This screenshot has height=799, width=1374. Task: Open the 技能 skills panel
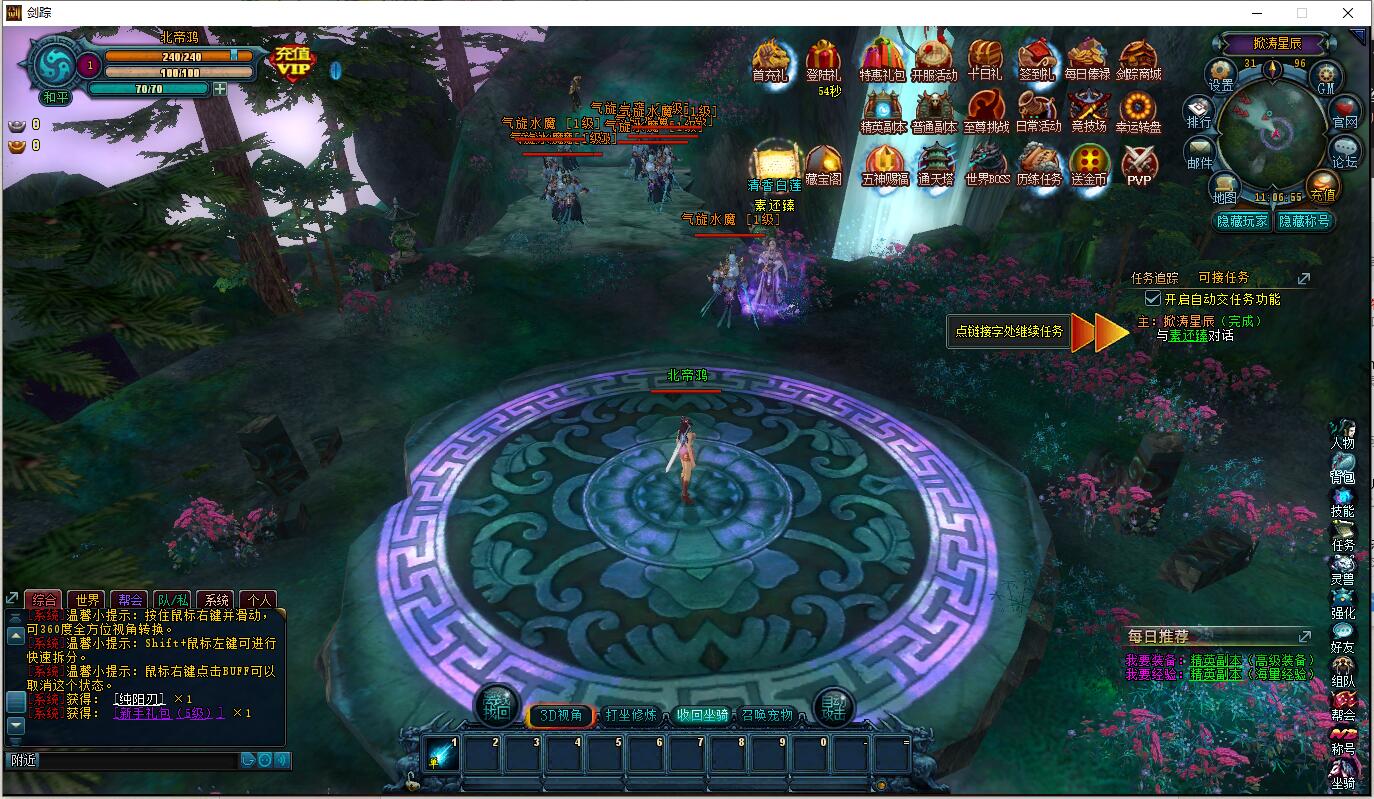[x=1342, y=501]
